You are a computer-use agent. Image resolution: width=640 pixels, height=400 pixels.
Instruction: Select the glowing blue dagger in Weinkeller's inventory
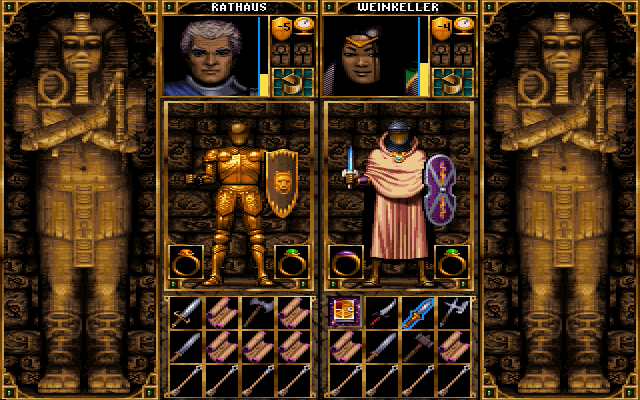[x=416, y=312]
